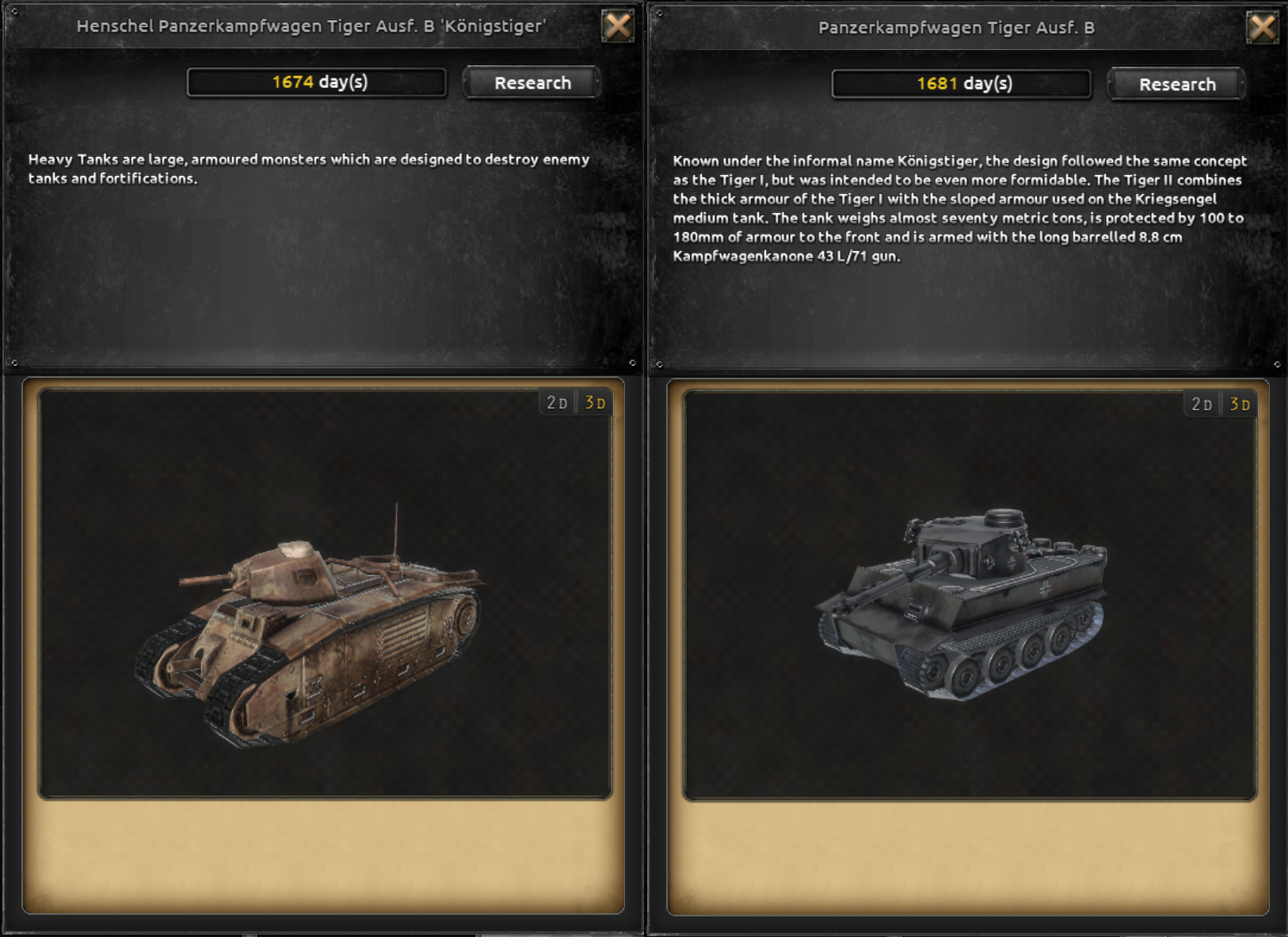Switch to 2D view on the left tank viewer
Screen dimensions: 1288x937
point(557,402)
